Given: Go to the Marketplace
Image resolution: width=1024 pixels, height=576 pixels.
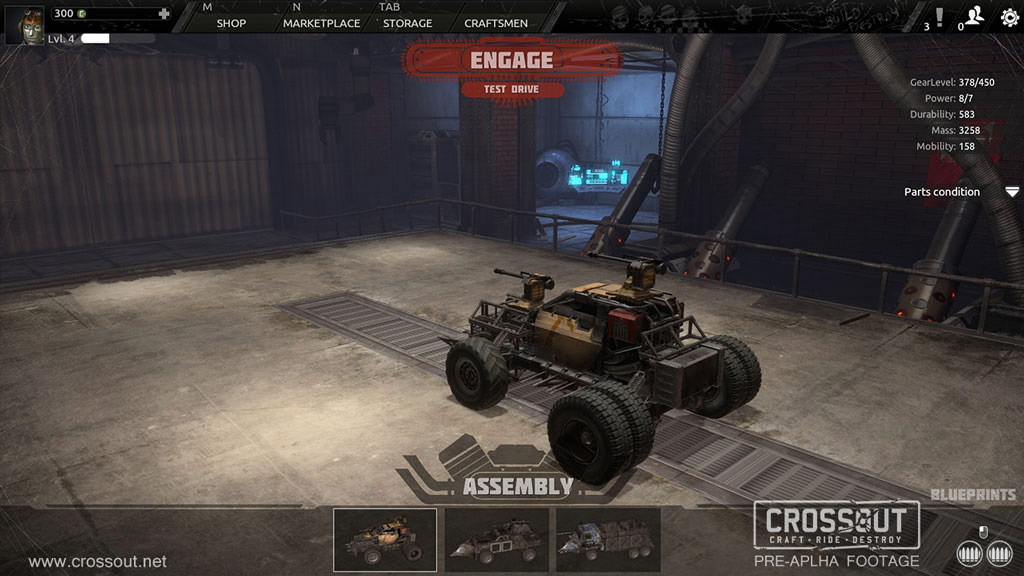Looking at the screenshot, I should pos(321,23).
